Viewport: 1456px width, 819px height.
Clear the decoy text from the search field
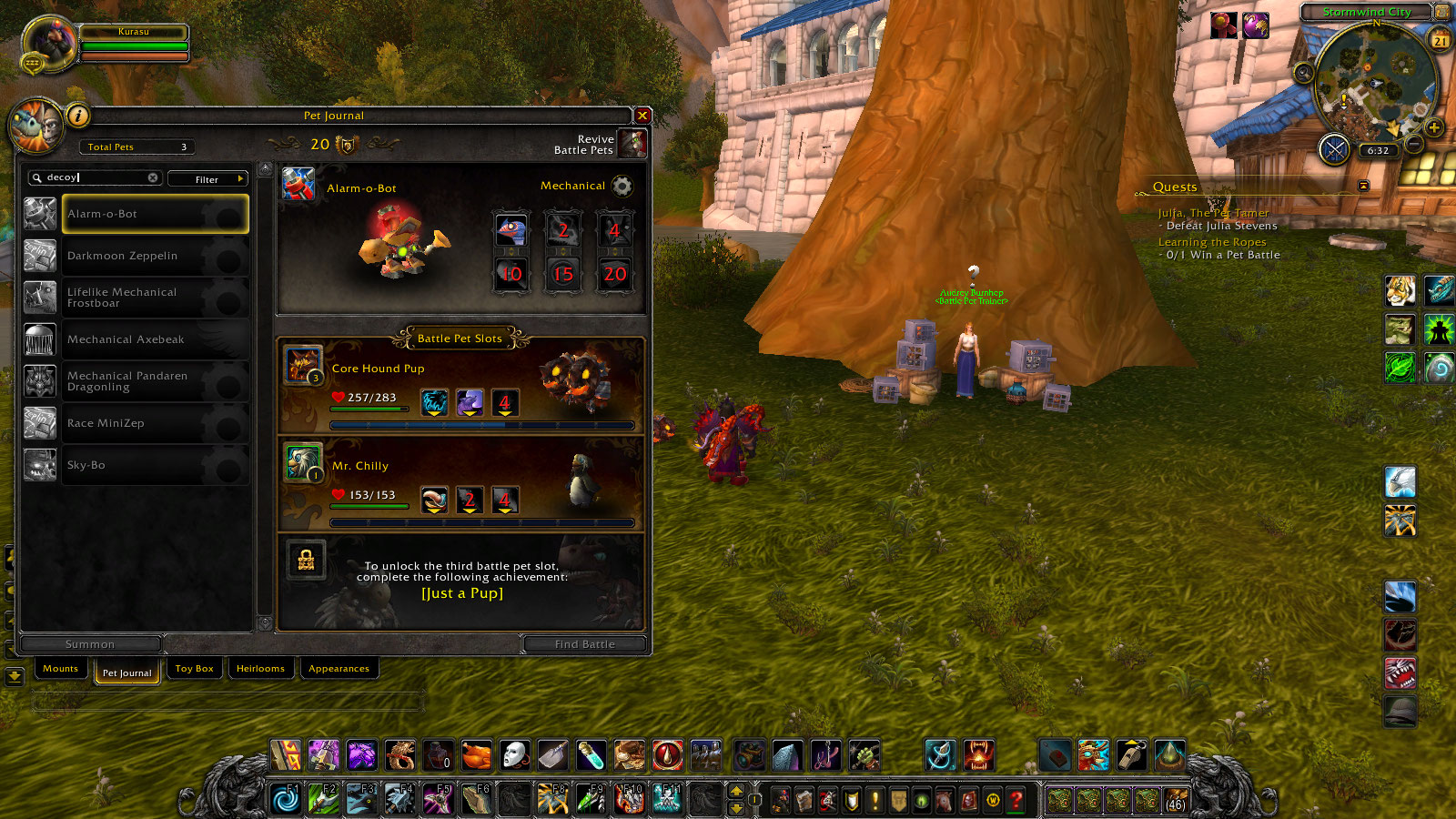click(x=153, y=177)
